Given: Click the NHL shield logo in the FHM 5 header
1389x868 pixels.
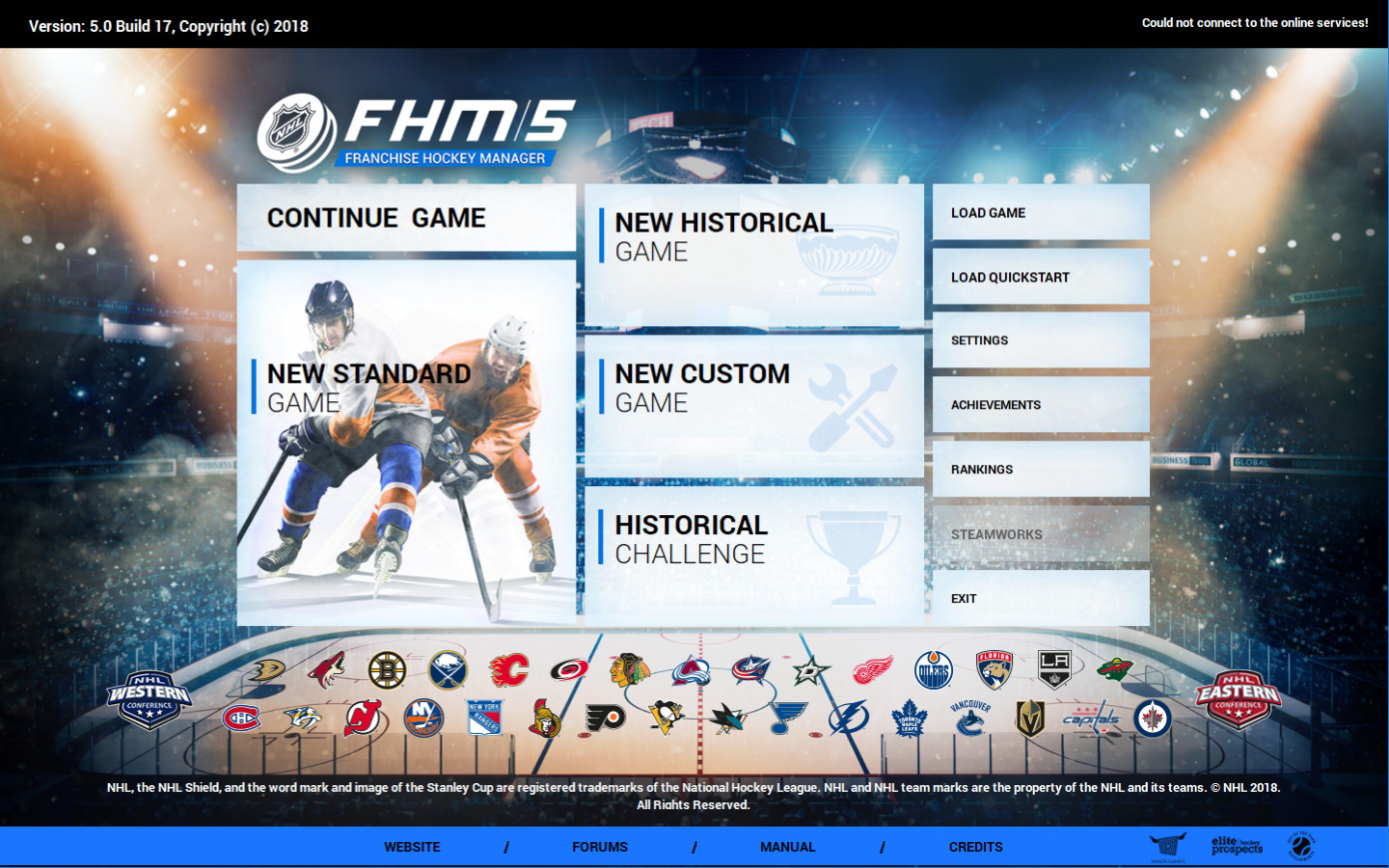Looking at the screenshot, I should coord(290,126).
